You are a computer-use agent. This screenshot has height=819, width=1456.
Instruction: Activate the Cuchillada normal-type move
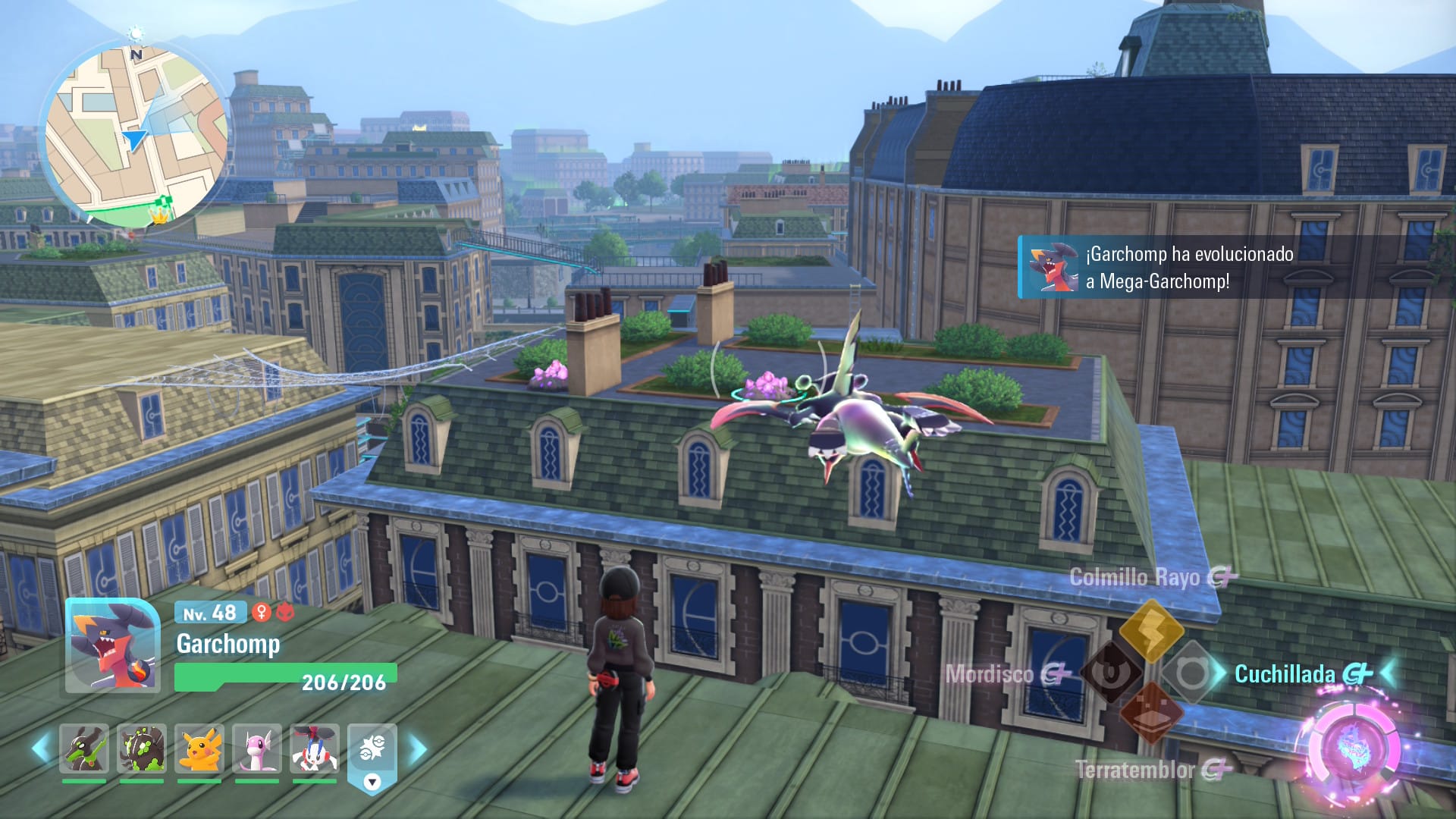click(x=1191, y=672)
